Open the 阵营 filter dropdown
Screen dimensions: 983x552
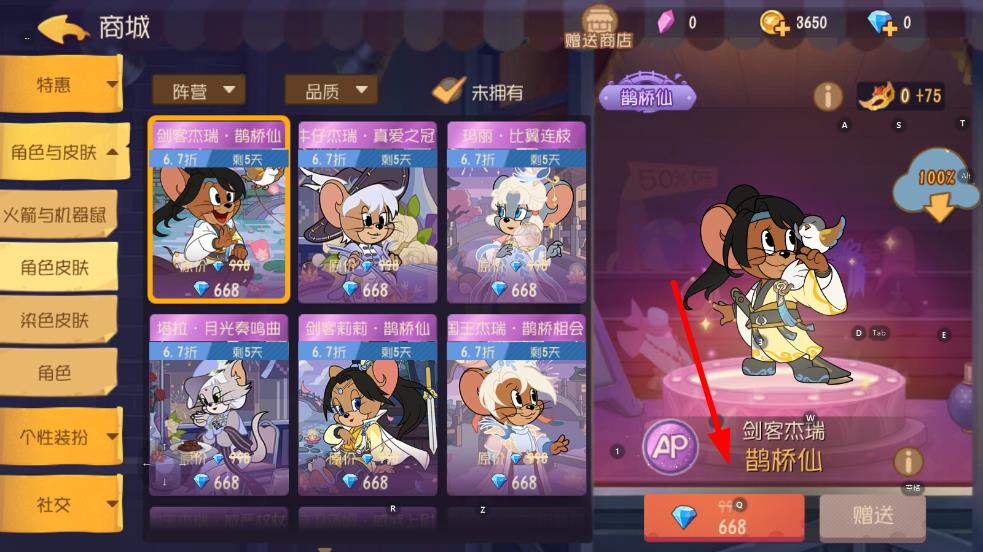pyautogui.click(x=198, y=91)
